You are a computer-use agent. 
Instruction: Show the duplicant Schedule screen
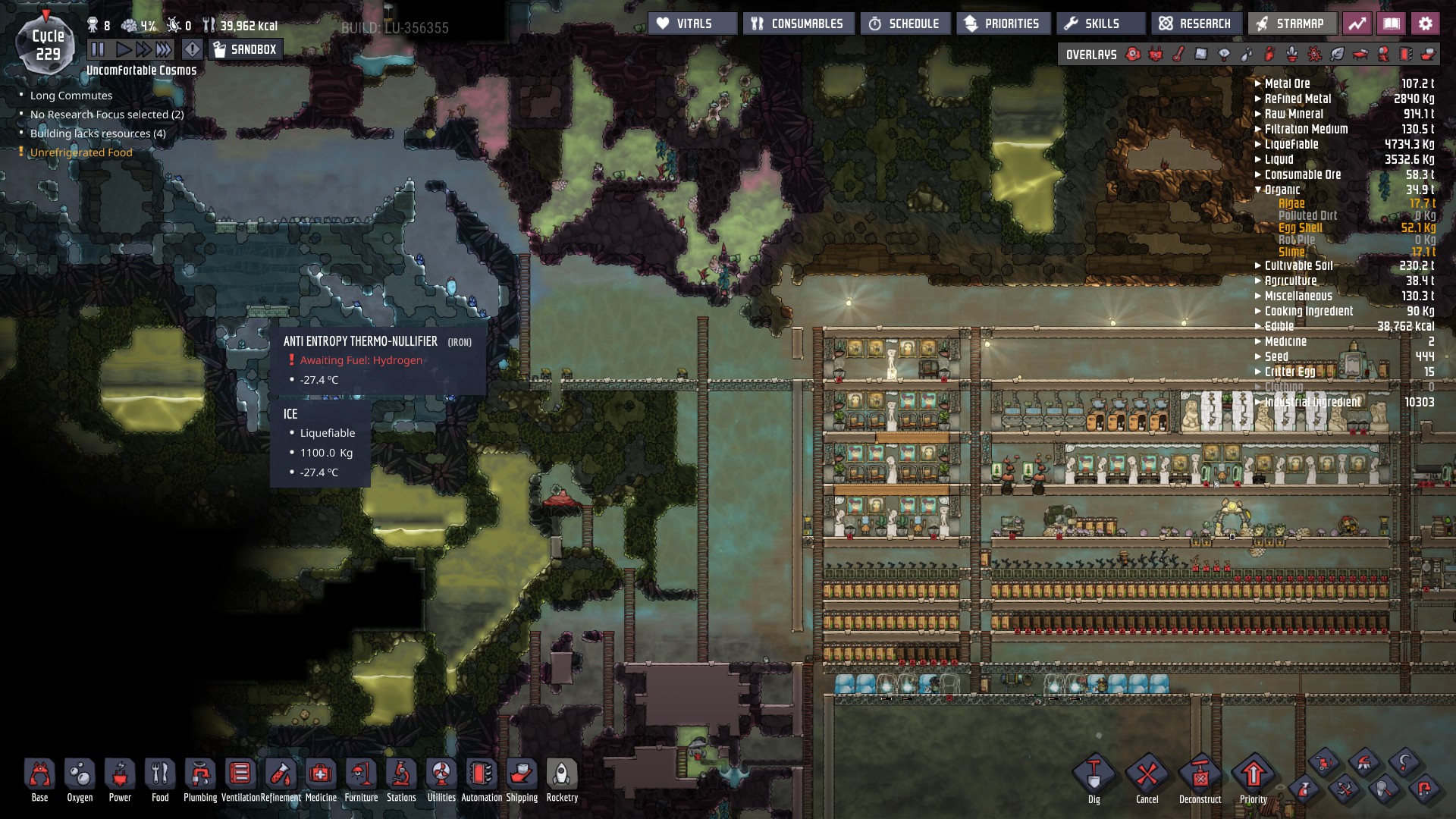click(904, 24)
